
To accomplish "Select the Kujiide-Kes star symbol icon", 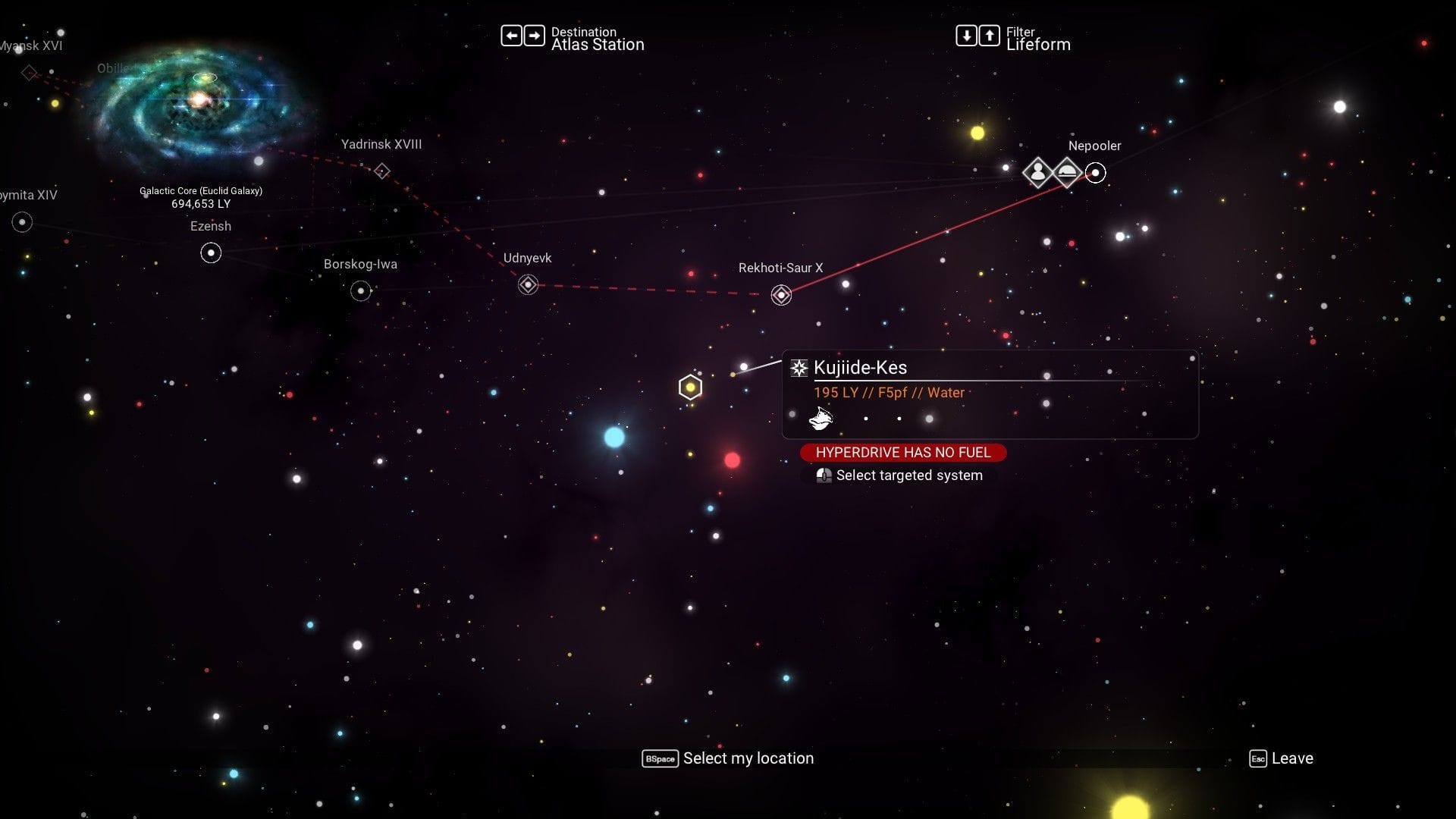I will click(x=798, y=368).
